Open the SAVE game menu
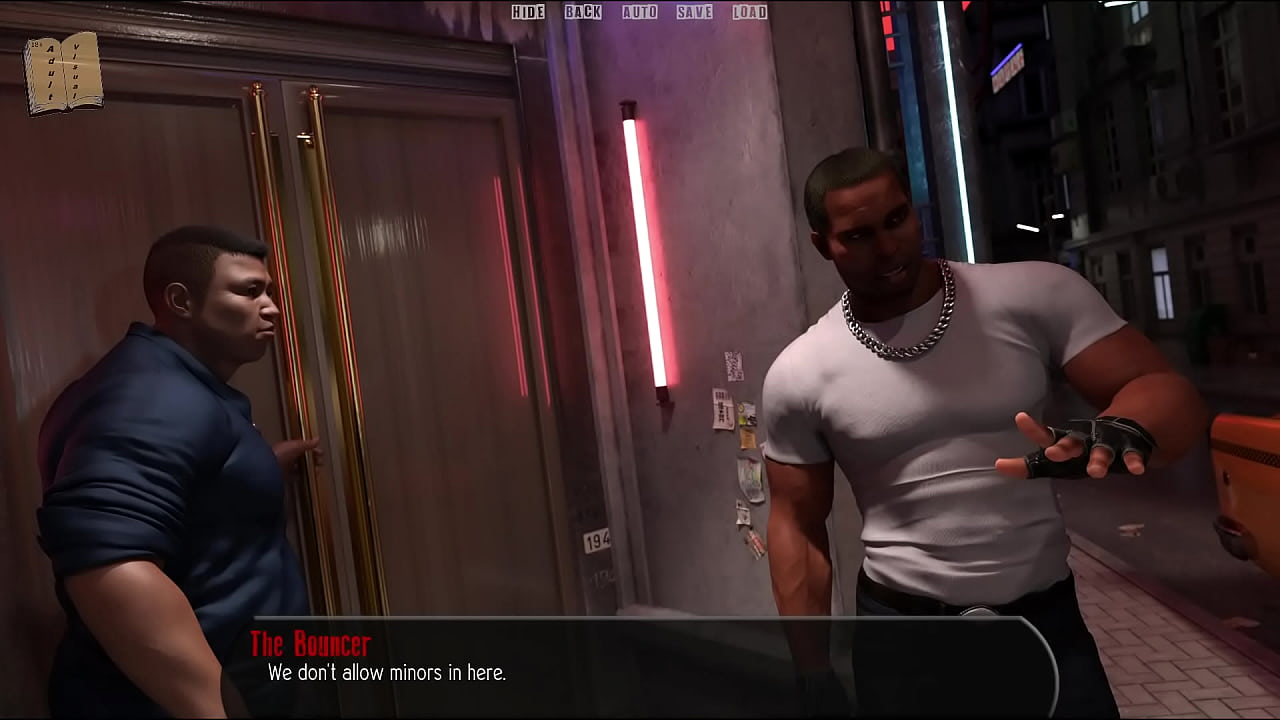The height and width of the screenshot is (720, 1280). pyautogui.click(x=694, y=12)
